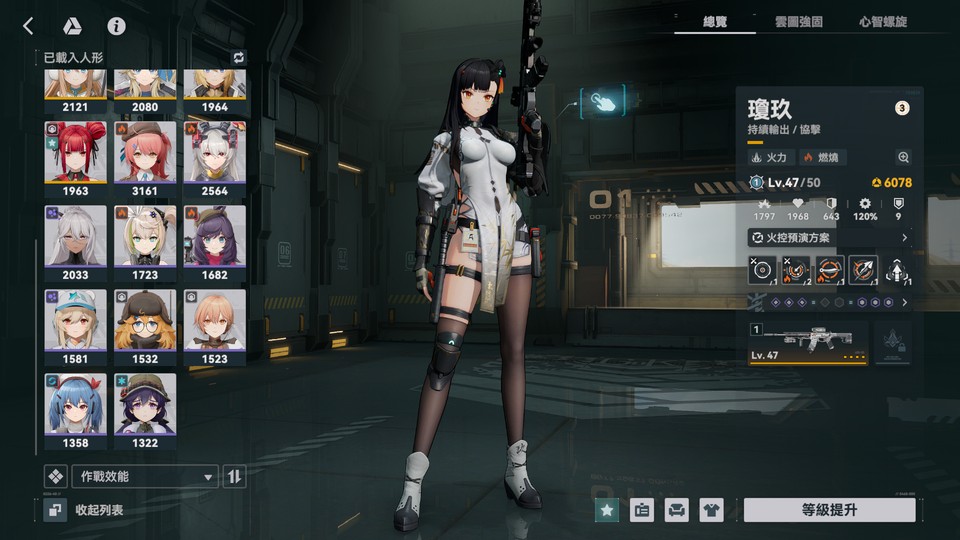Switch to the 雲圖強固 tab
The width and height of the screenshot is (960, 540).
click(x=798, y=21)
